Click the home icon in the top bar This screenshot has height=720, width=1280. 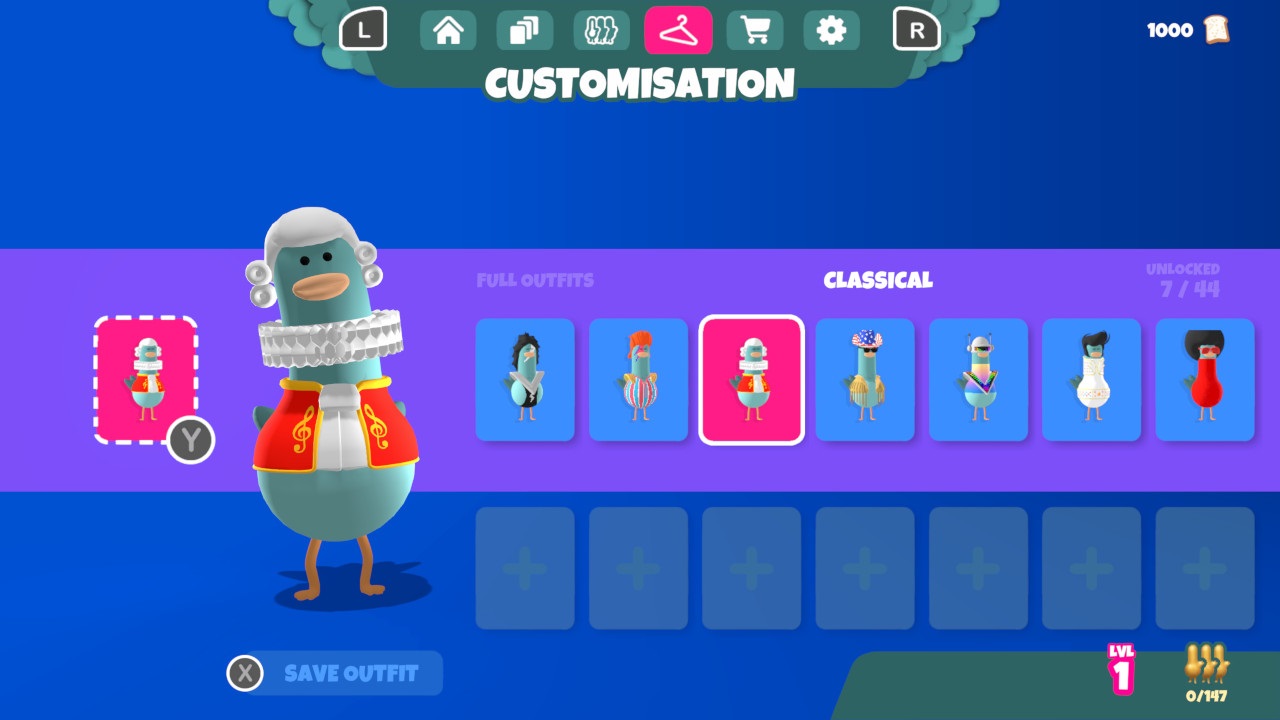447,30
